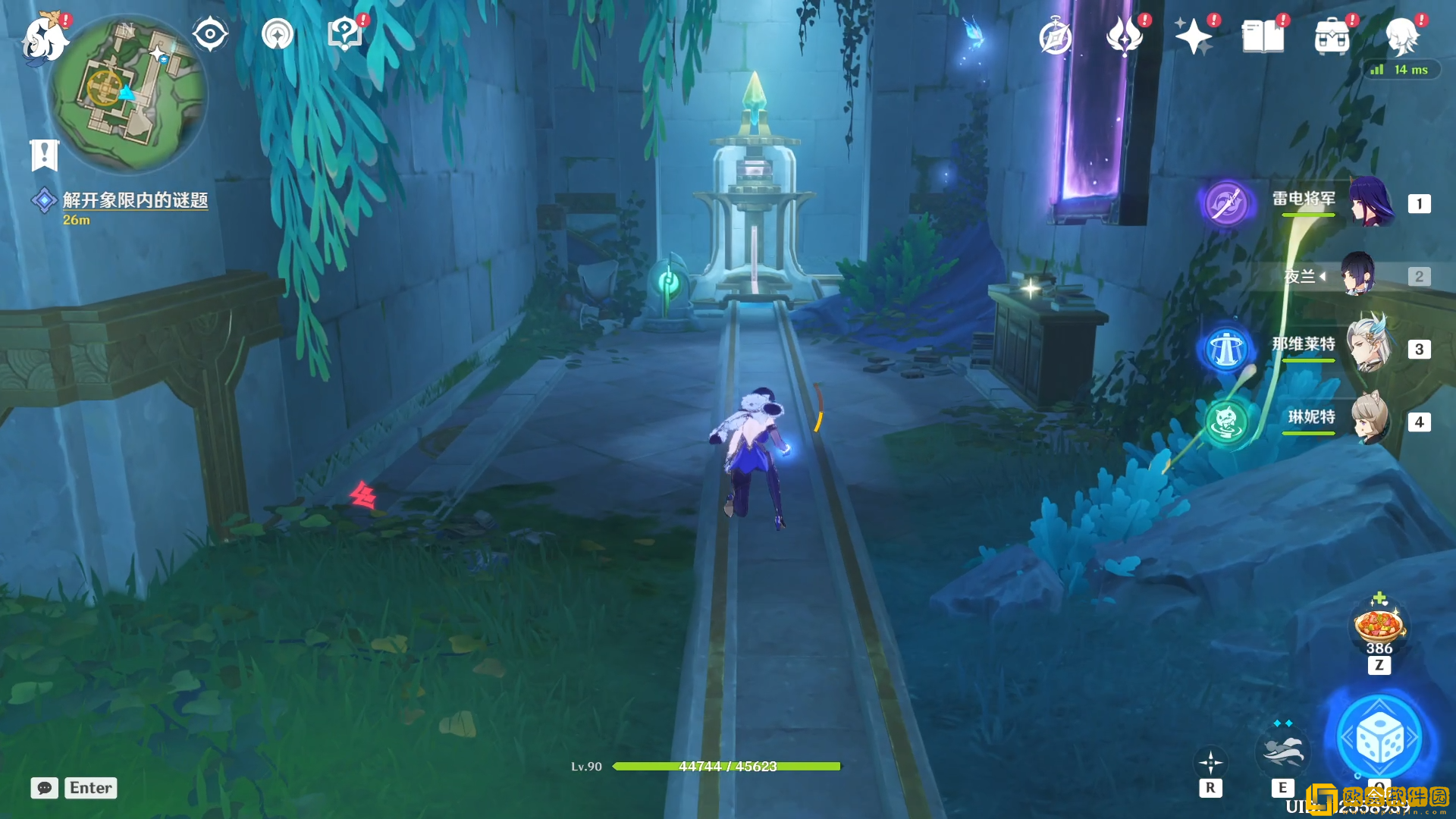This screenshot has height=819, width=1456.
Task: Activate the dice elemental burst
Action: pos(1379,739)
